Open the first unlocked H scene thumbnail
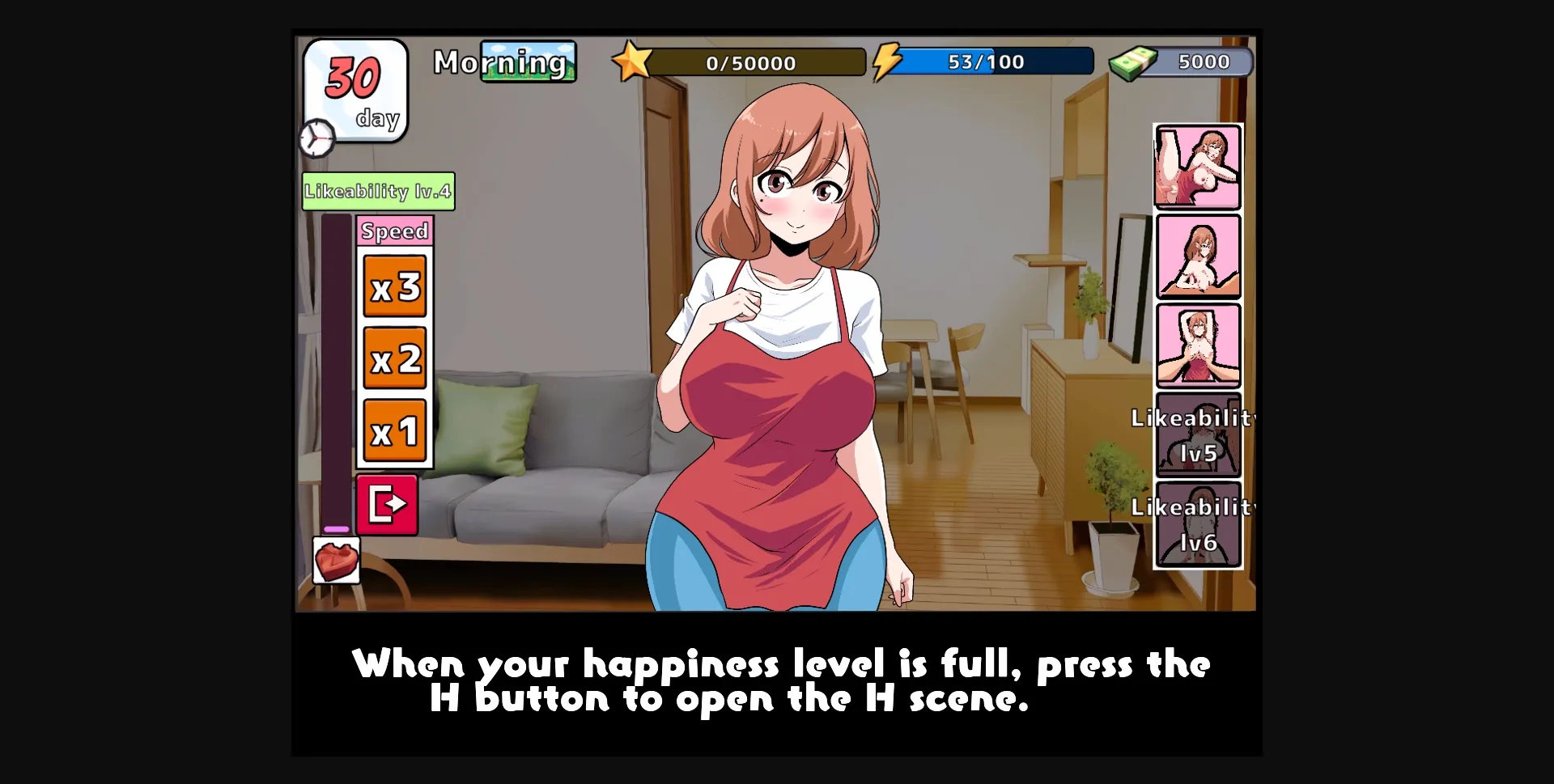1554x784 pixels. (1198, 167)
